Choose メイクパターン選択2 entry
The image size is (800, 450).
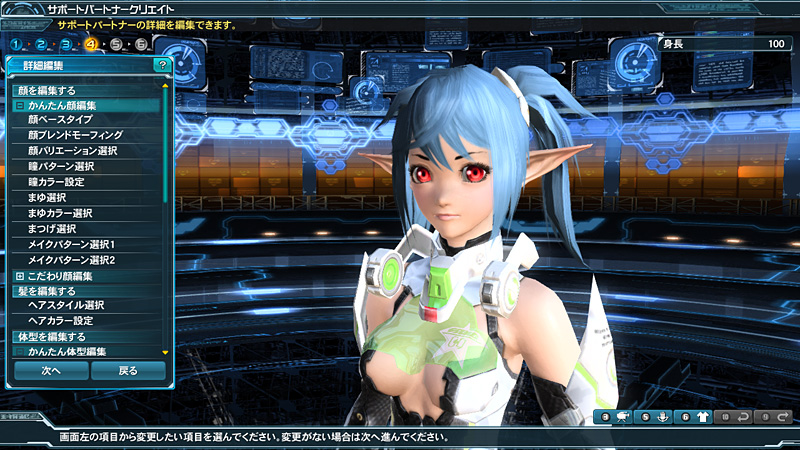72,260
